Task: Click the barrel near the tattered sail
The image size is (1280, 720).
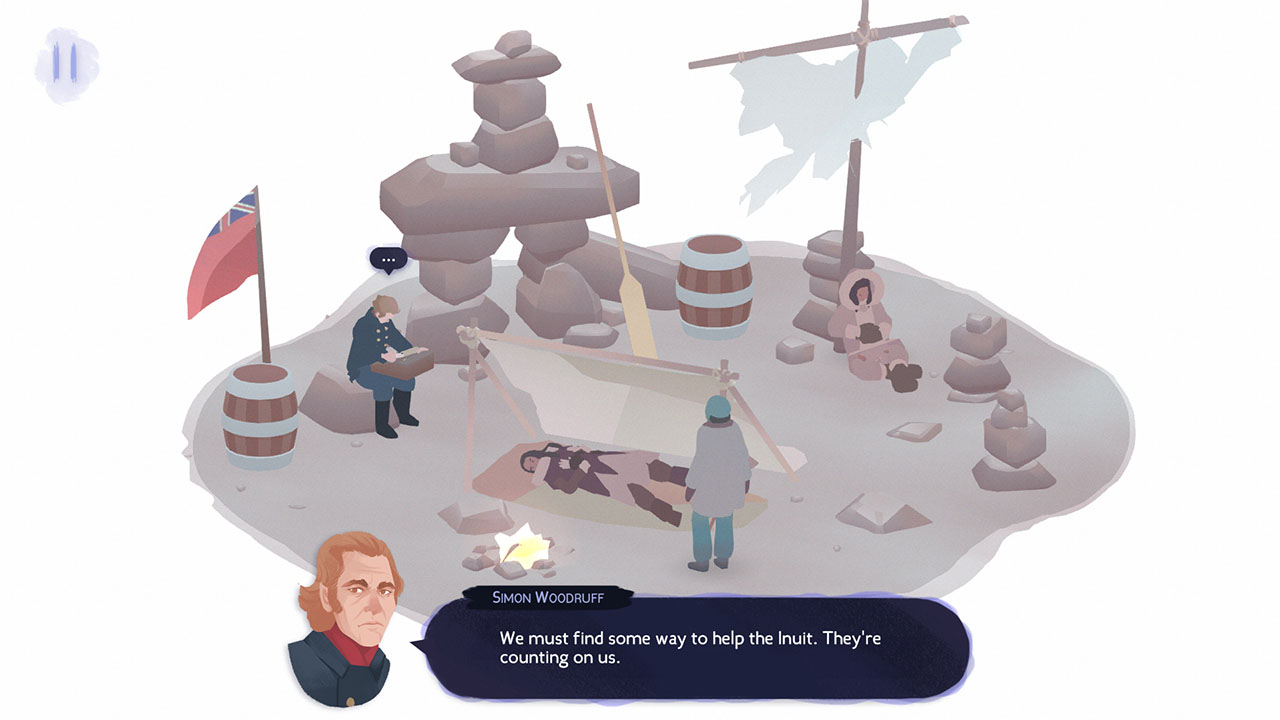Action: [712, 285]
